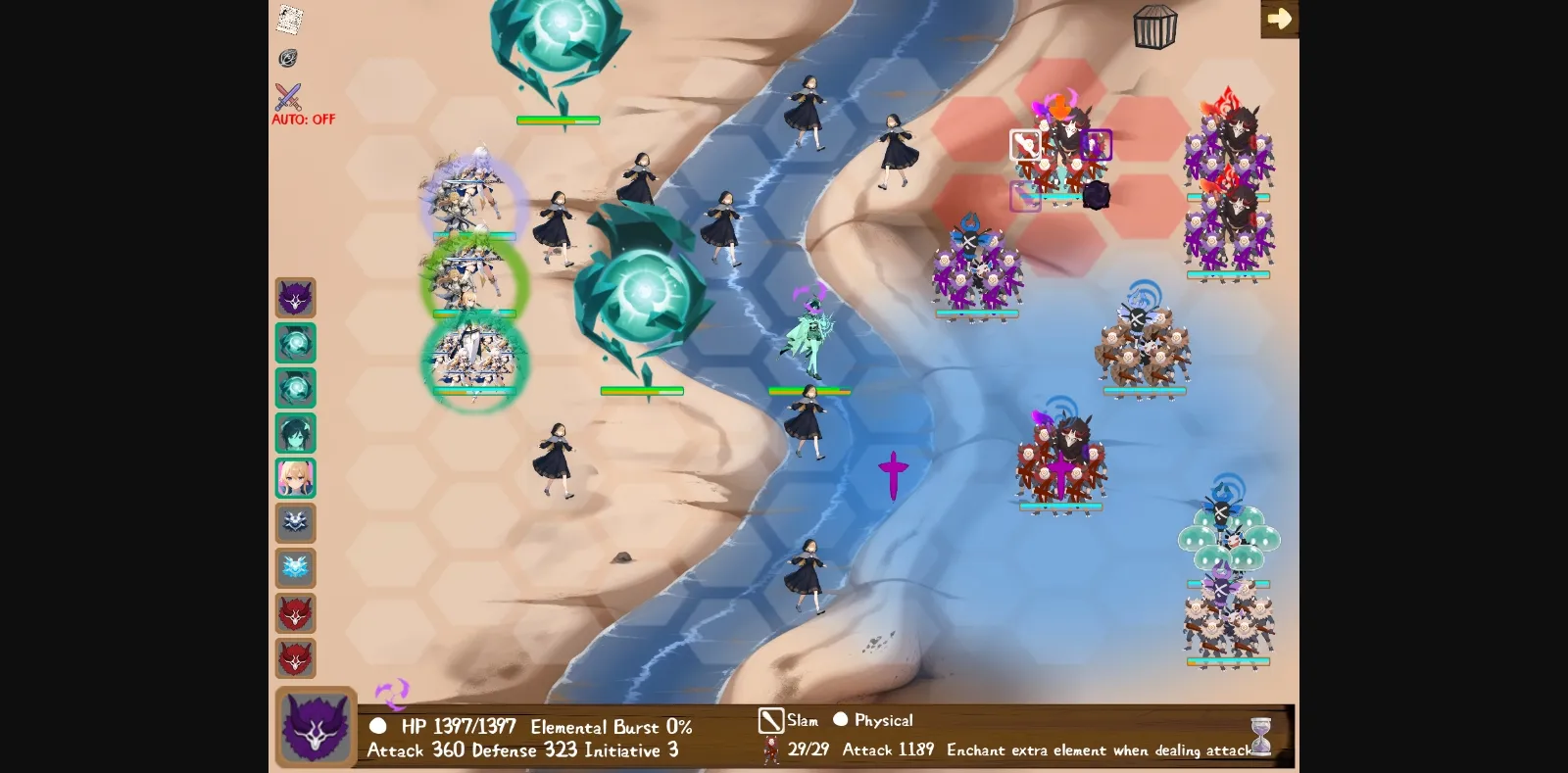Select the purple-boxed slot below the attacker

point(1026,196)
